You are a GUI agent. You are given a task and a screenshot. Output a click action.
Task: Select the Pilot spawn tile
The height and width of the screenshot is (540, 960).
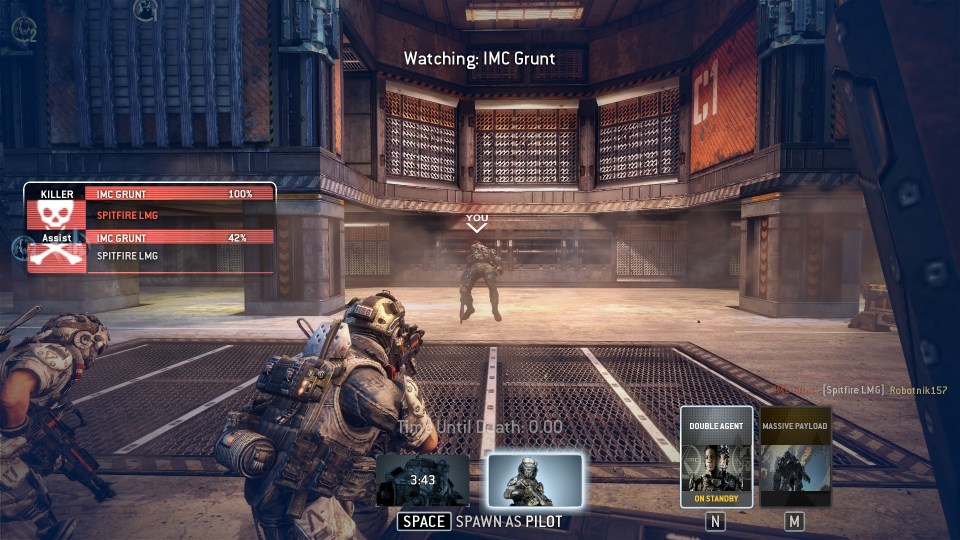(535, 481)
